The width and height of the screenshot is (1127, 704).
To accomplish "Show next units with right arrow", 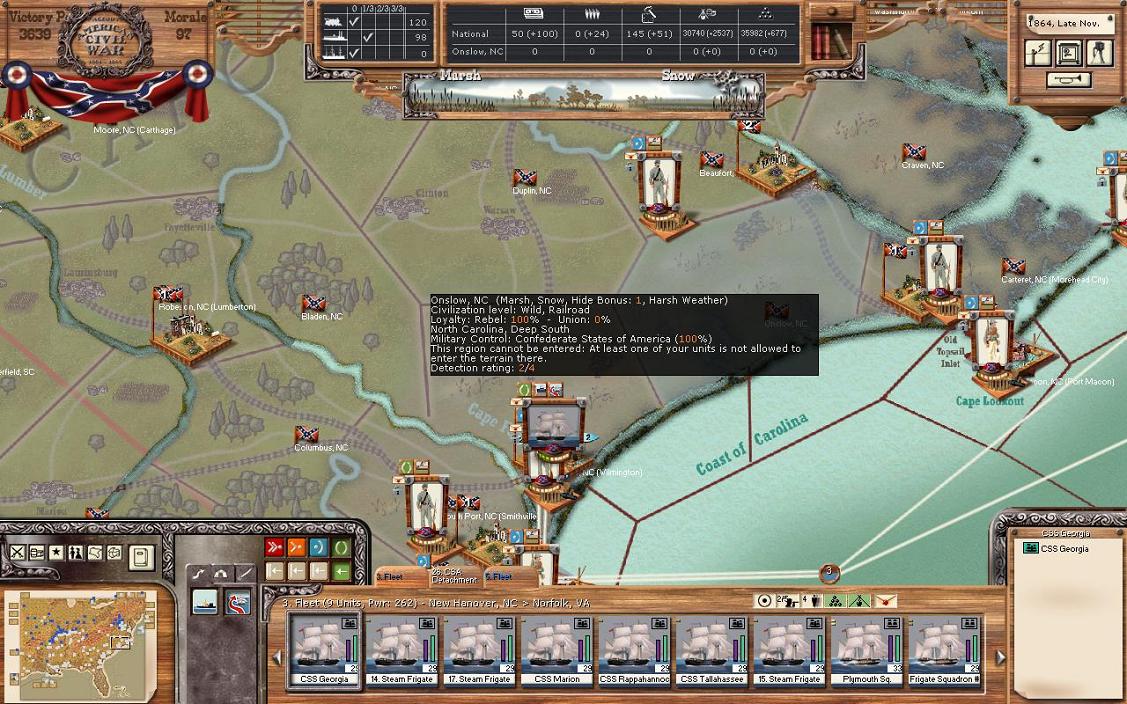I will pos(1000,657).
